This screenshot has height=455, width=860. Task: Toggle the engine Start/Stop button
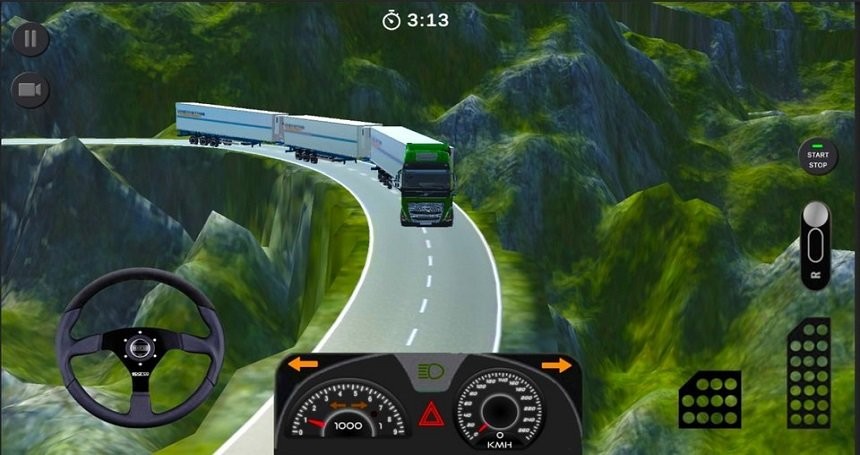pos(818,156)
